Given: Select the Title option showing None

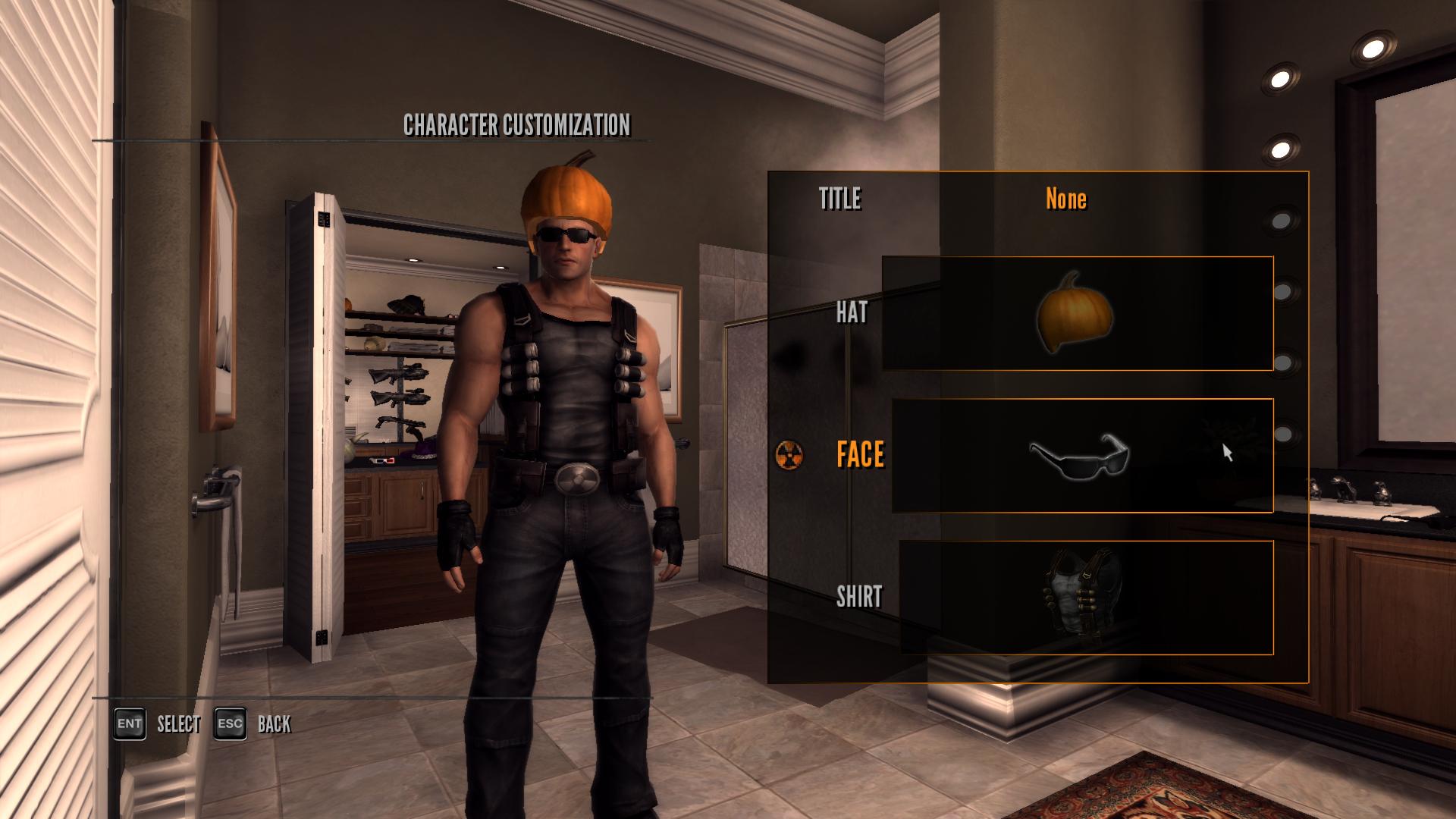Looking at the screenshot, I should tap(1065, 199).
